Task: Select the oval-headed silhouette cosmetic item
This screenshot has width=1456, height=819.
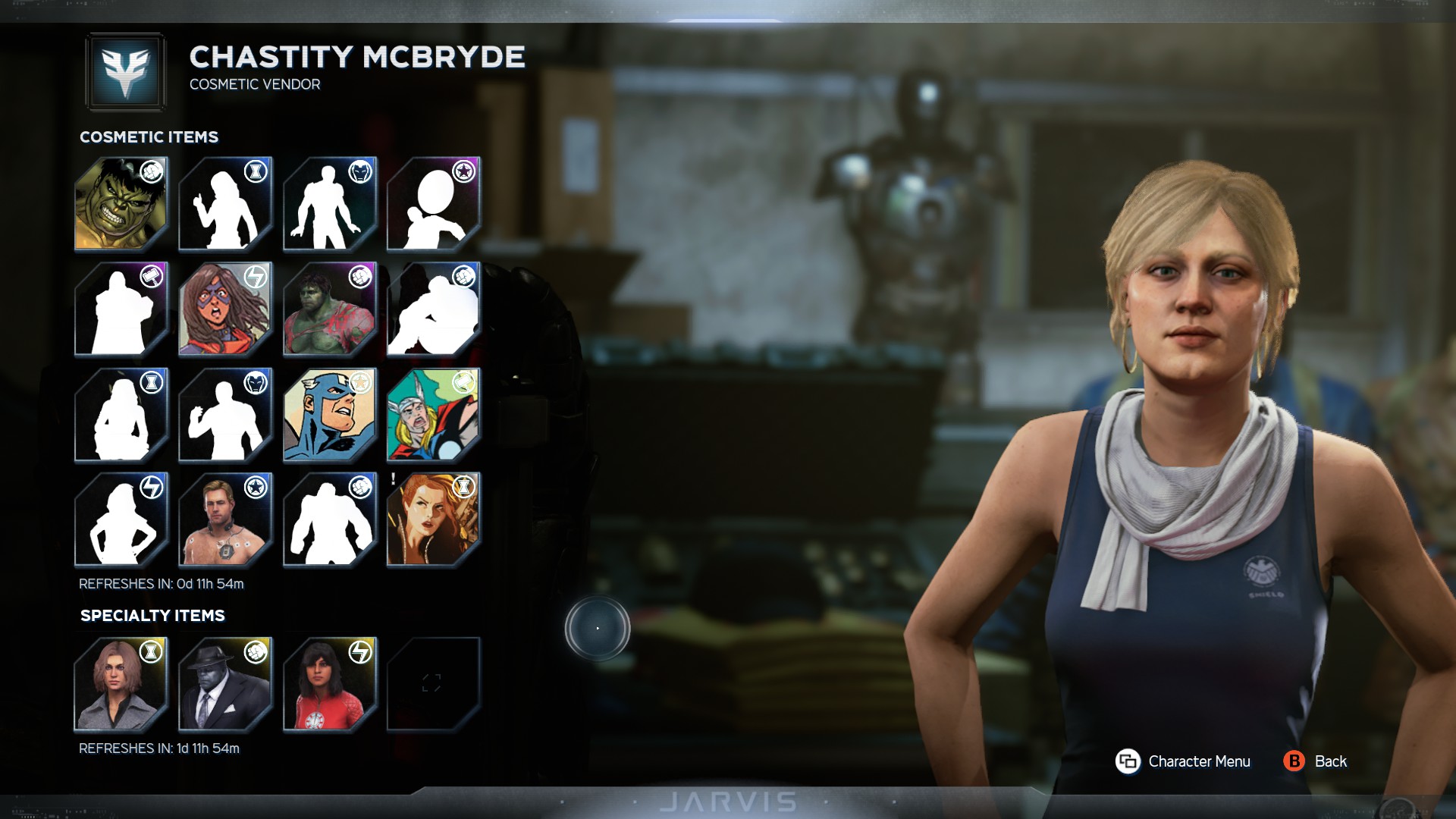Action: [433, 204]
